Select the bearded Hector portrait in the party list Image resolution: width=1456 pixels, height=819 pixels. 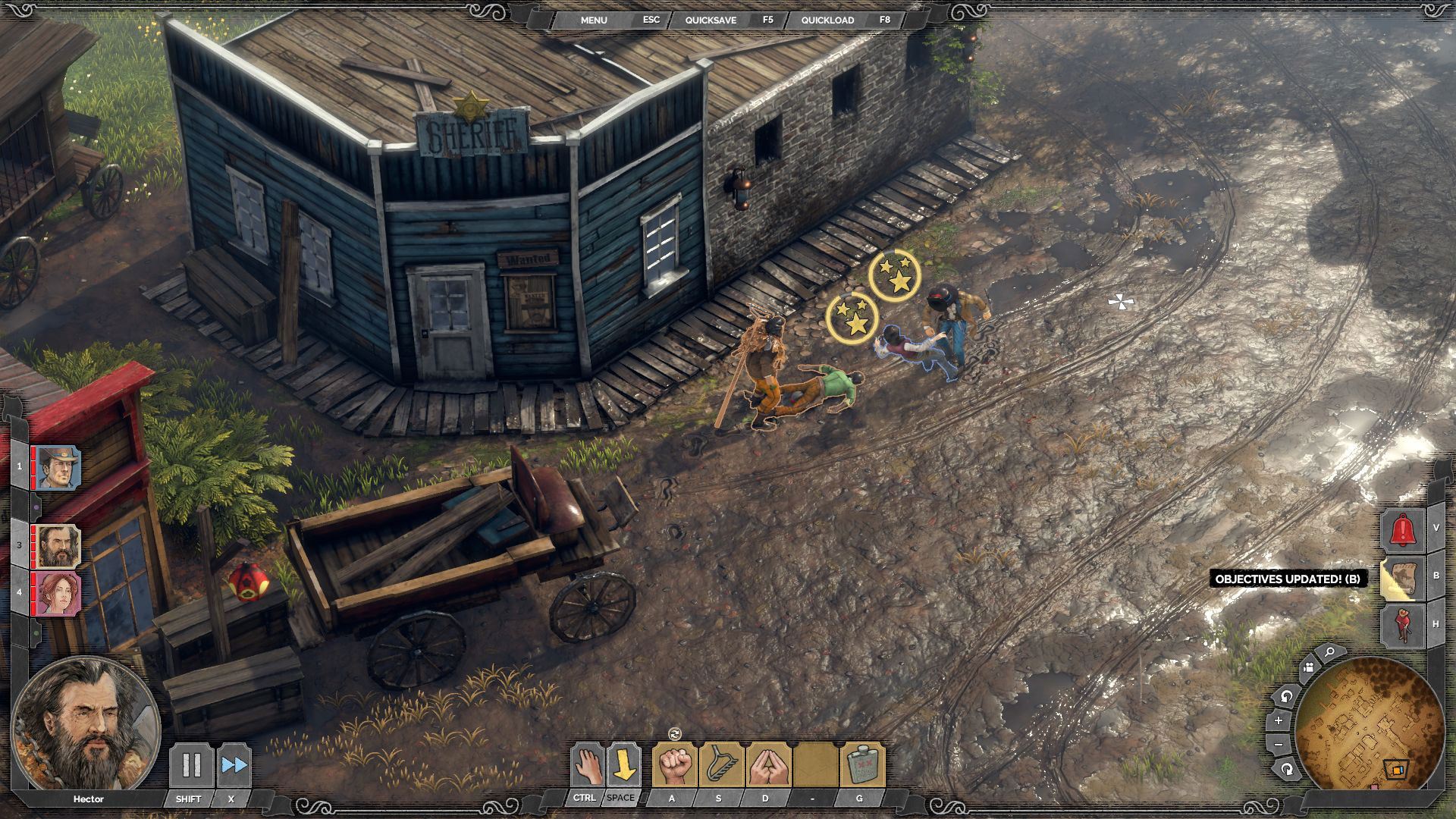[58, 546]
